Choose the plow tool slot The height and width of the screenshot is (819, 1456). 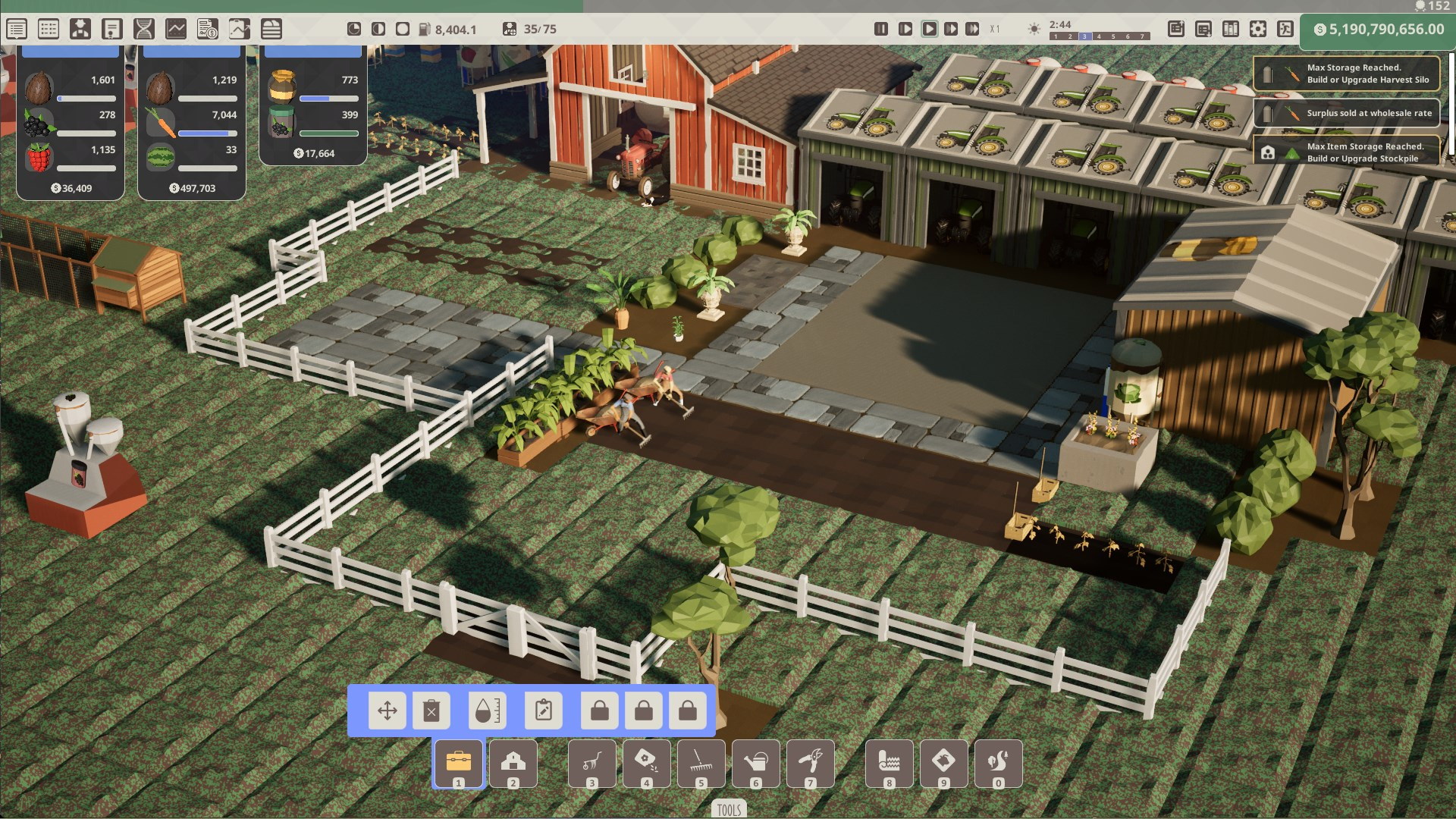pyautogui.click(x=592, y=764)
